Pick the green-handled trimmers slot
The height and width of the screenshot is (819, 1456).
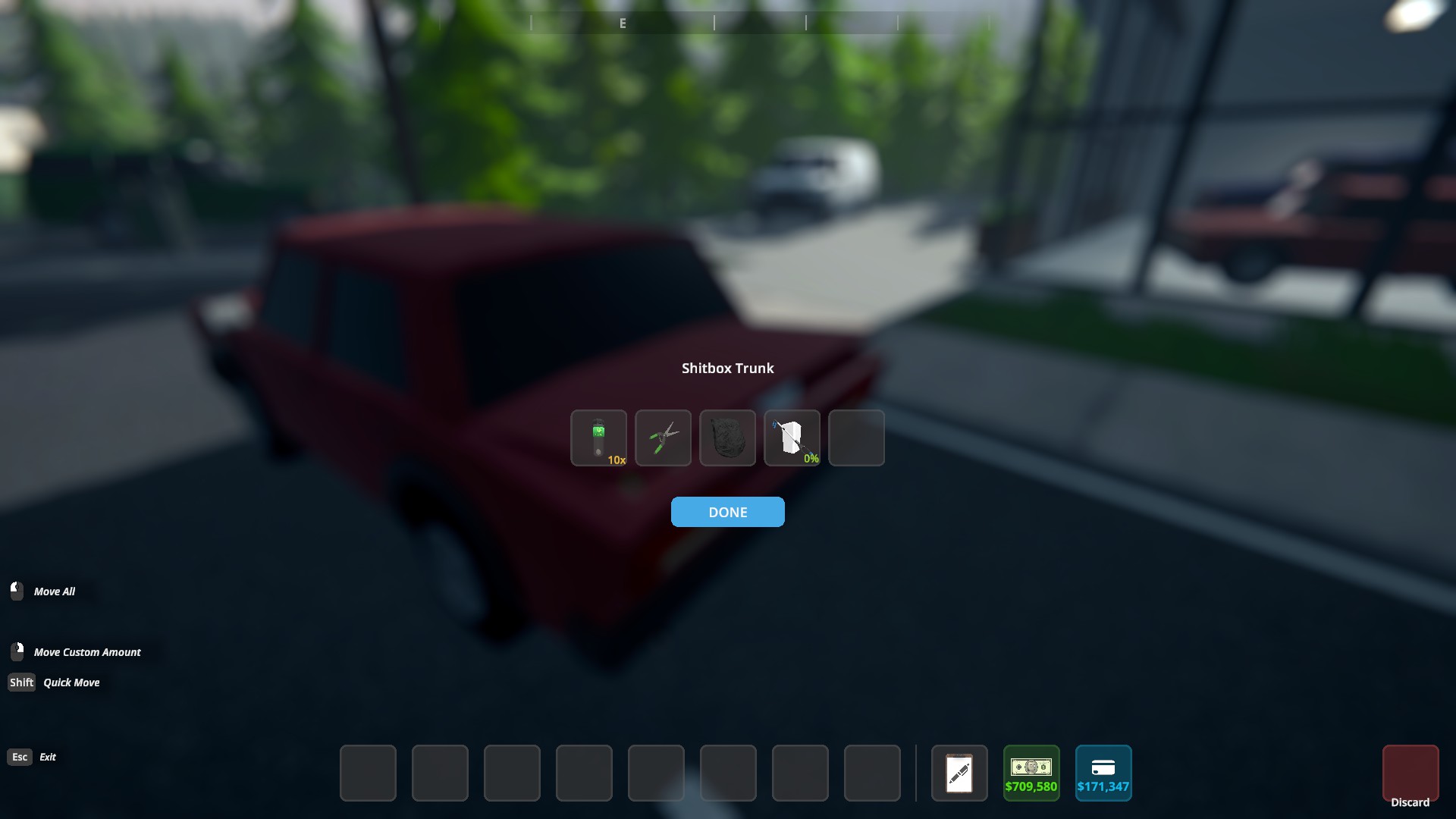tap(663, 438)
